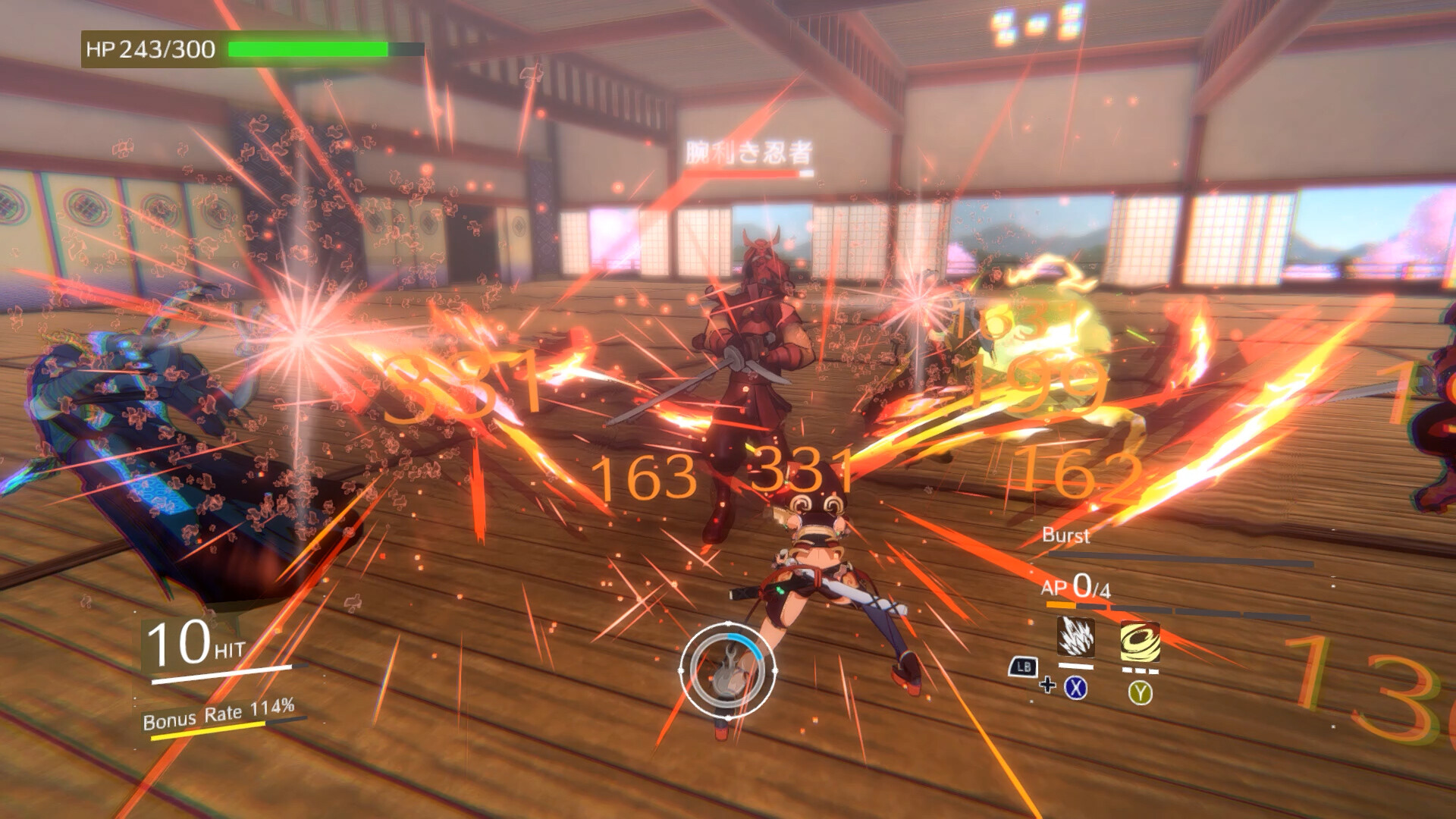Screen dimensions: 1456x819
Task: Activate the white claw slash skill icon
Action: [1075, 638]
